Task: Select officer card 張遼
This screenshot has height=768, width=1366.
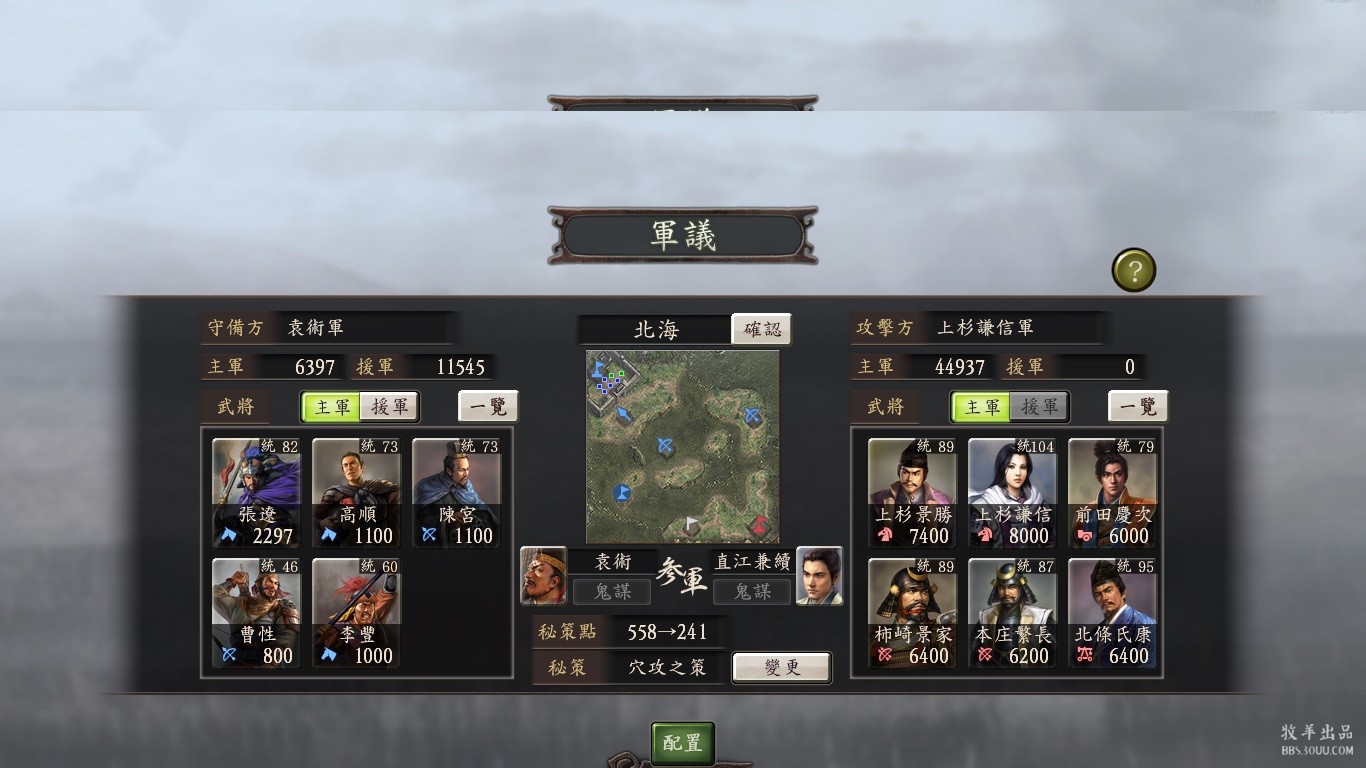Action: [x=257, y=493]
